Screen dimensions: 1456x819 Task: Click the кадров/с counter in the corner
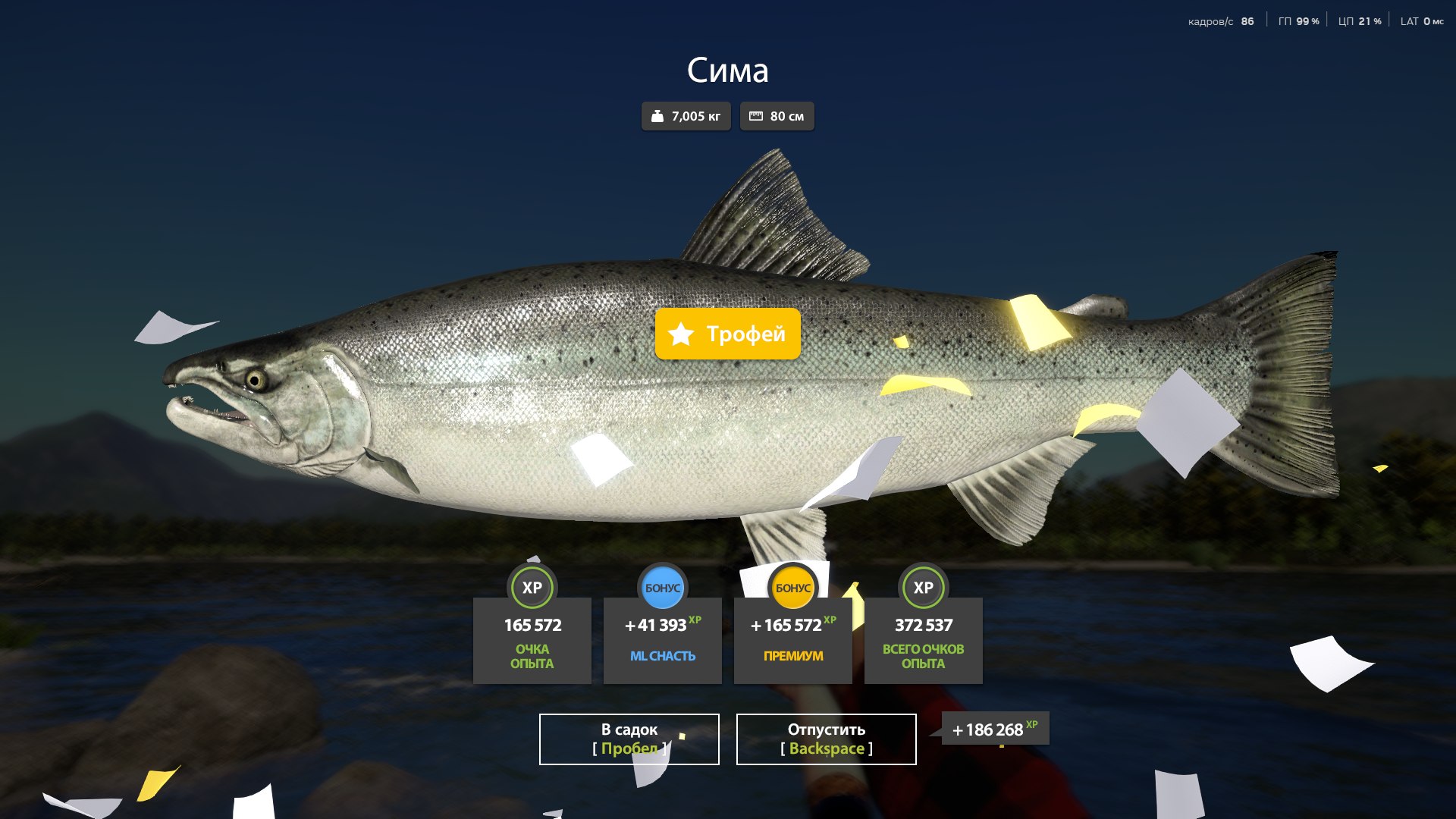[x=1221, y=20]
